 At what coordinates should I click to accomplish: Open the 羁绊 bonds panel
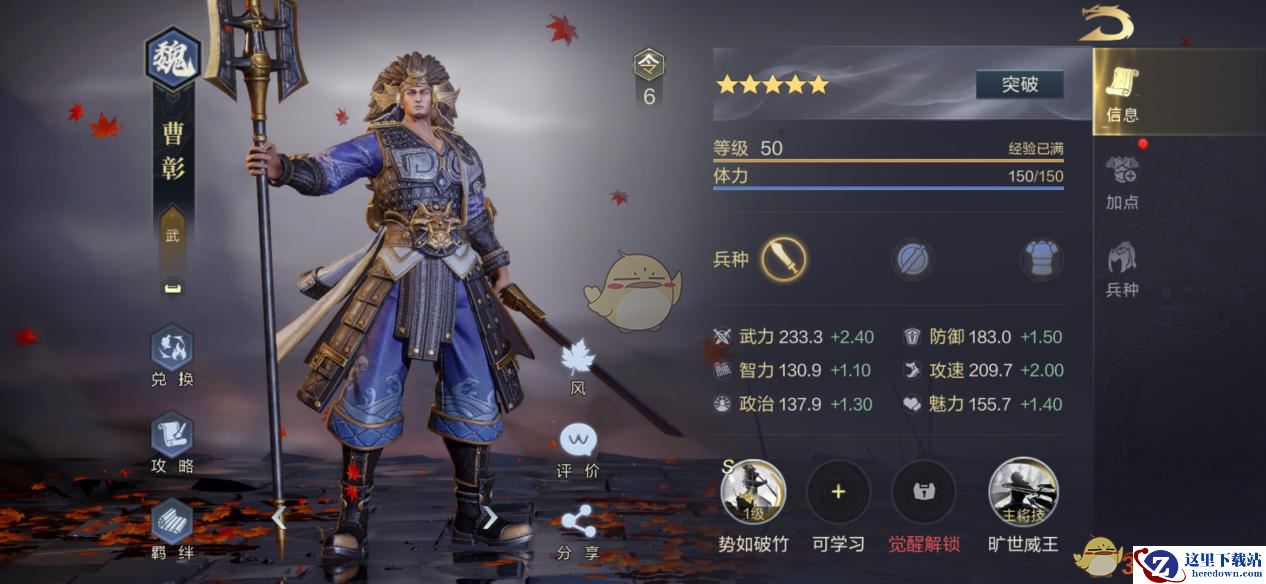(x=172, y=527)
